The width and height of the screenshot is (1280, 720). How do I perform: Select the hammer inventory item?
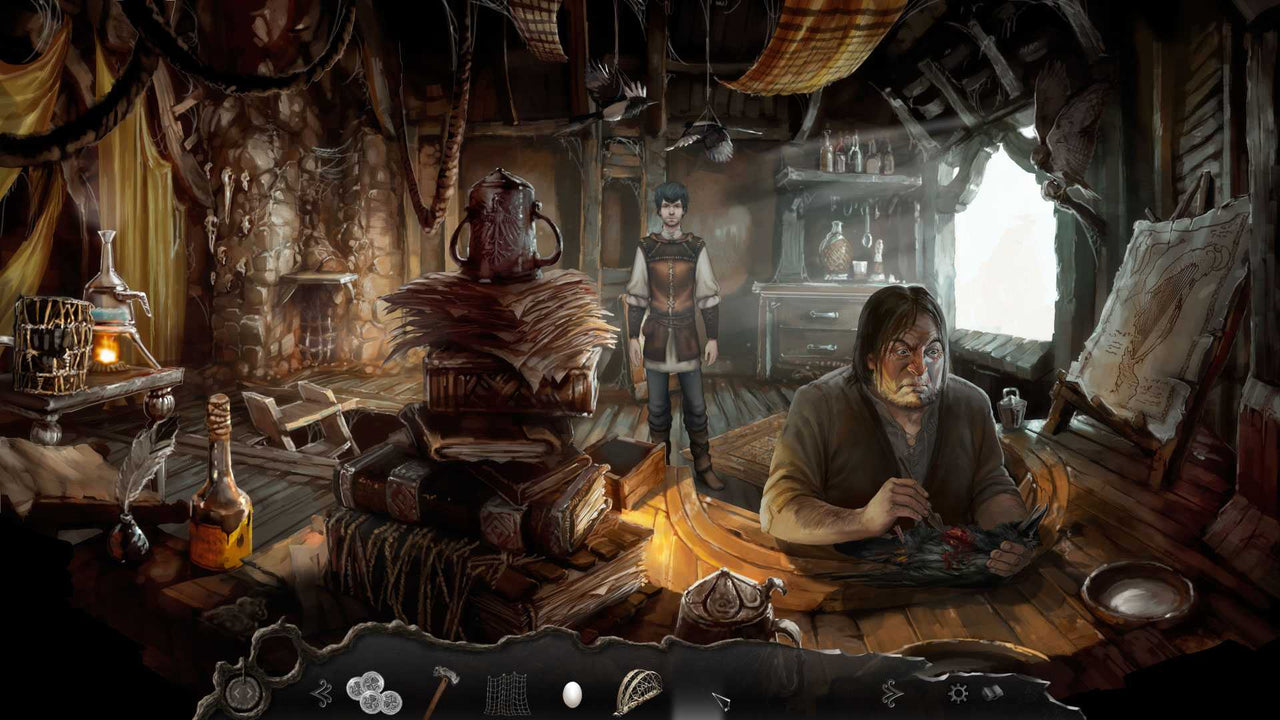pyautogui.click(x=442, y=688)
